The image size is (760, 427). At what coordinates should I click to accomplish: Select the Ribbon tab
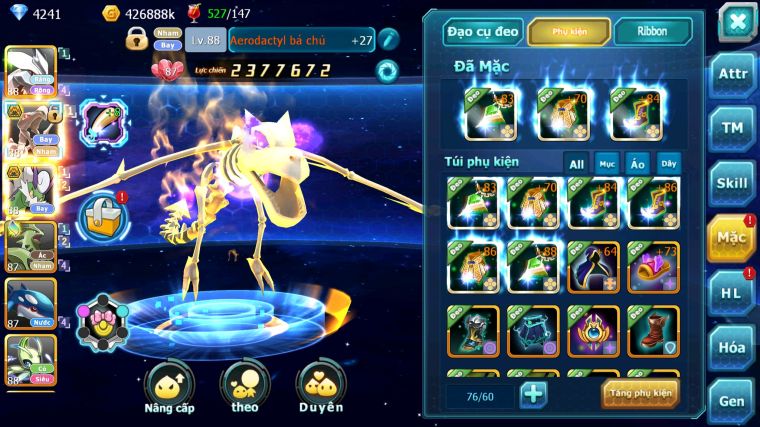coord(652,31)
